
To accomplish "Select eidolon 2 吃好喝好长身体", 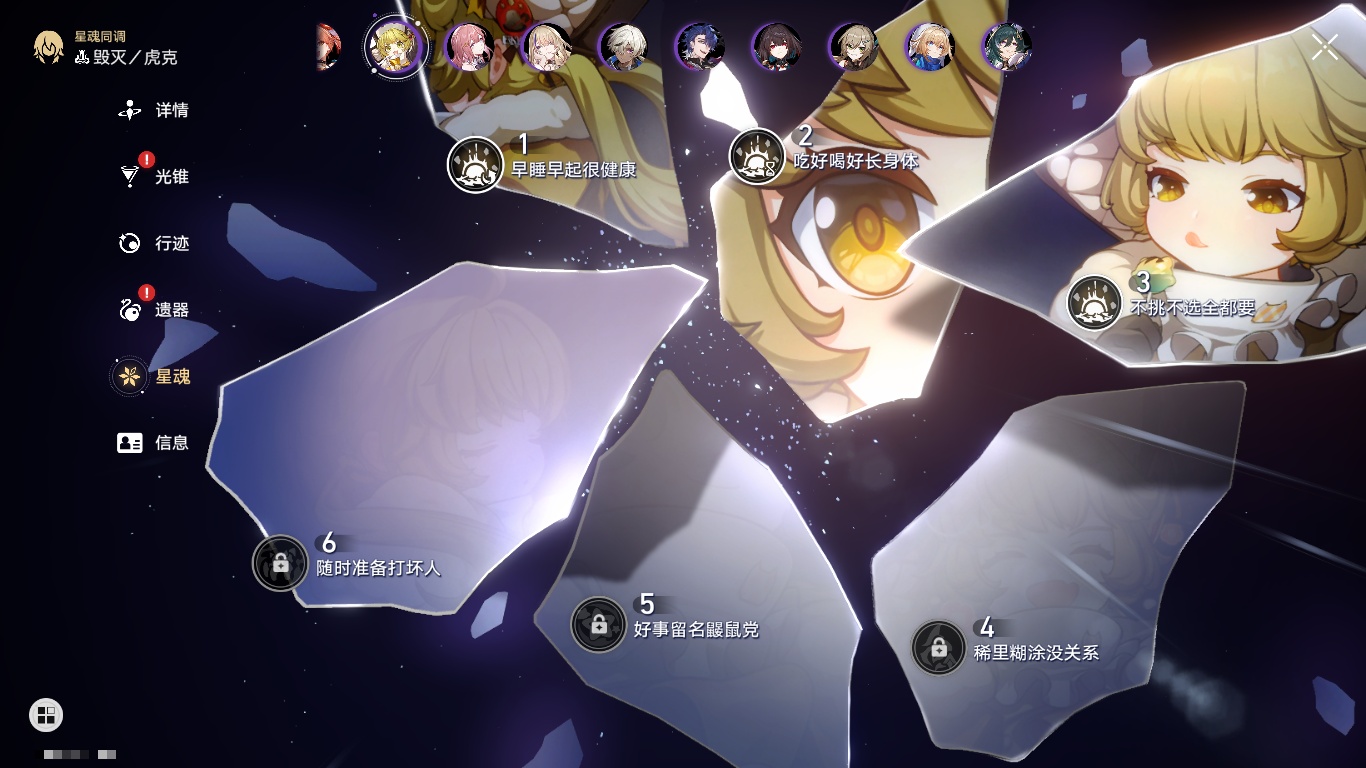I will point(757,157).
